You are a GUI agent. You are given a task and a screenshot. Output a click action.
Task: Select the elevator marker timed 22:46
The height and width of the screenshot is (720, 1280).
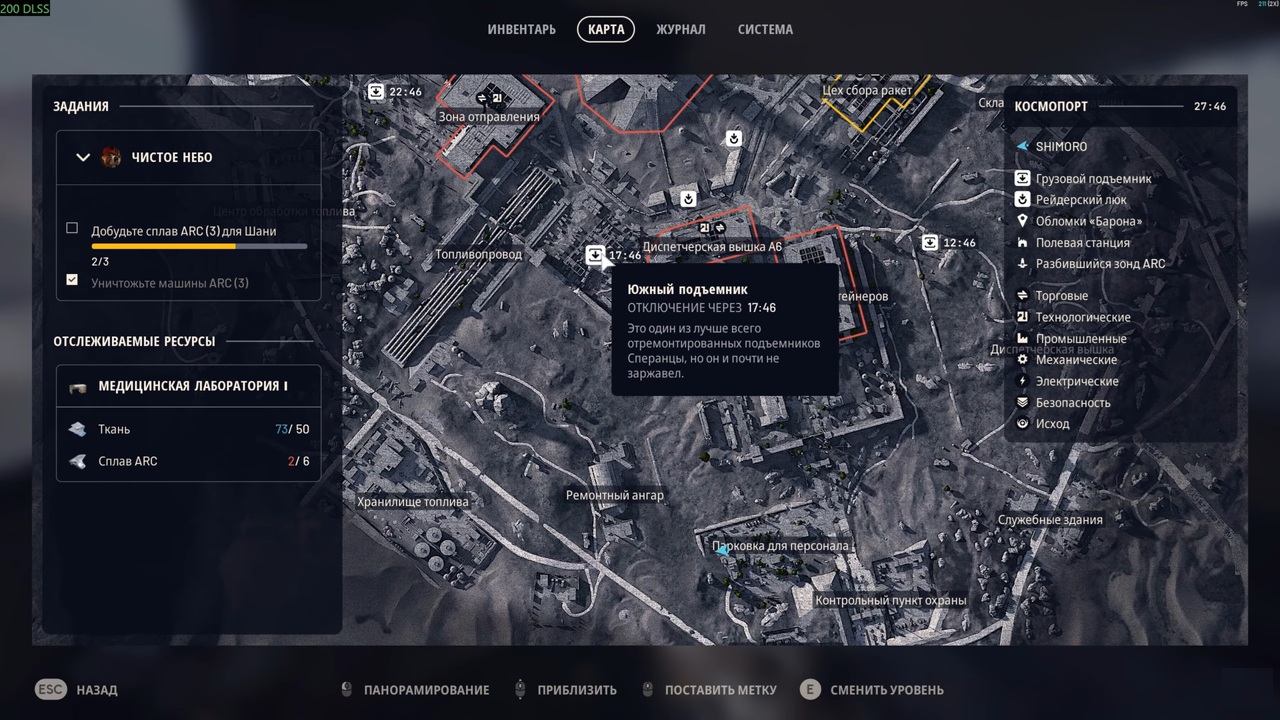coord(376,92)
